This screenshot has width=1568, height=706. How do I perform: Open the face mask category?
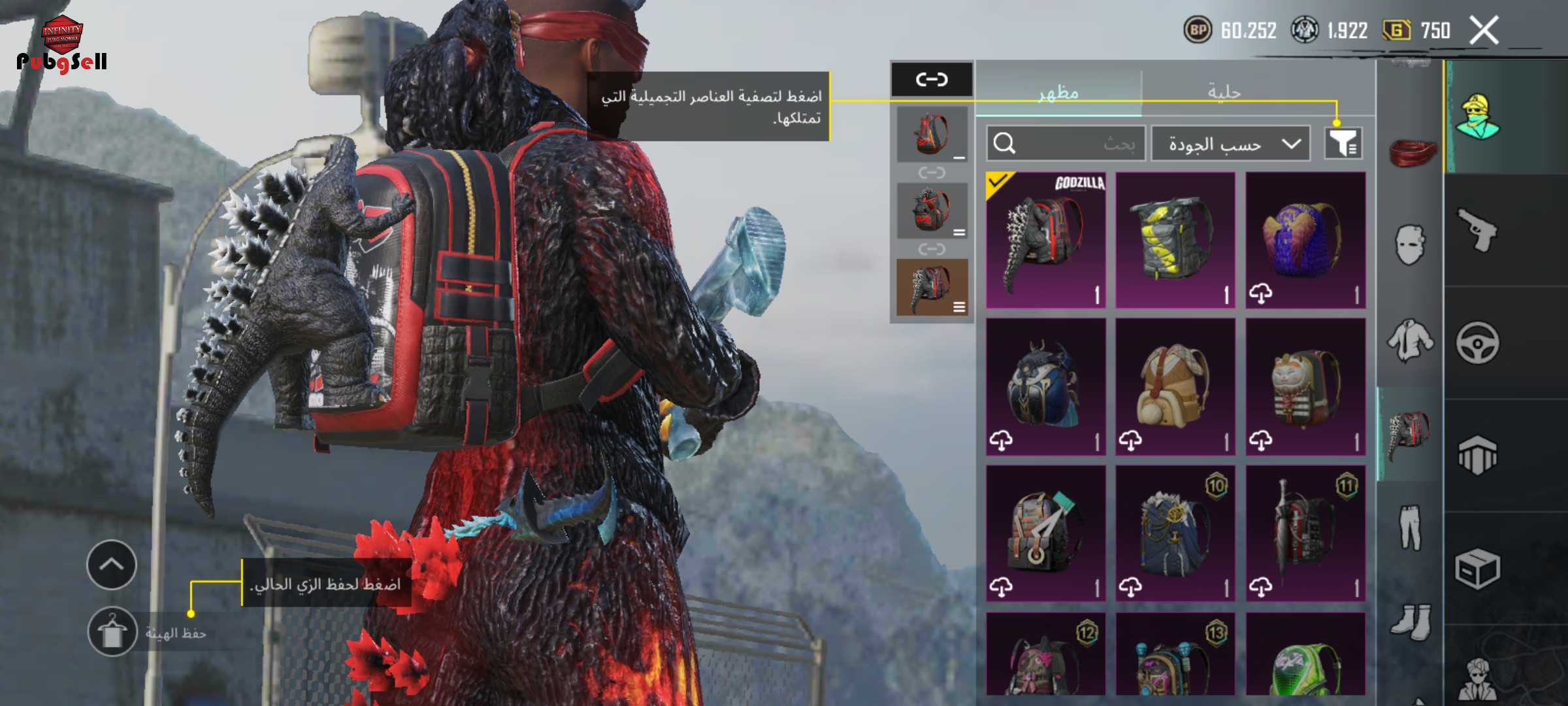pyautogui.click(x=1410, y=244)
